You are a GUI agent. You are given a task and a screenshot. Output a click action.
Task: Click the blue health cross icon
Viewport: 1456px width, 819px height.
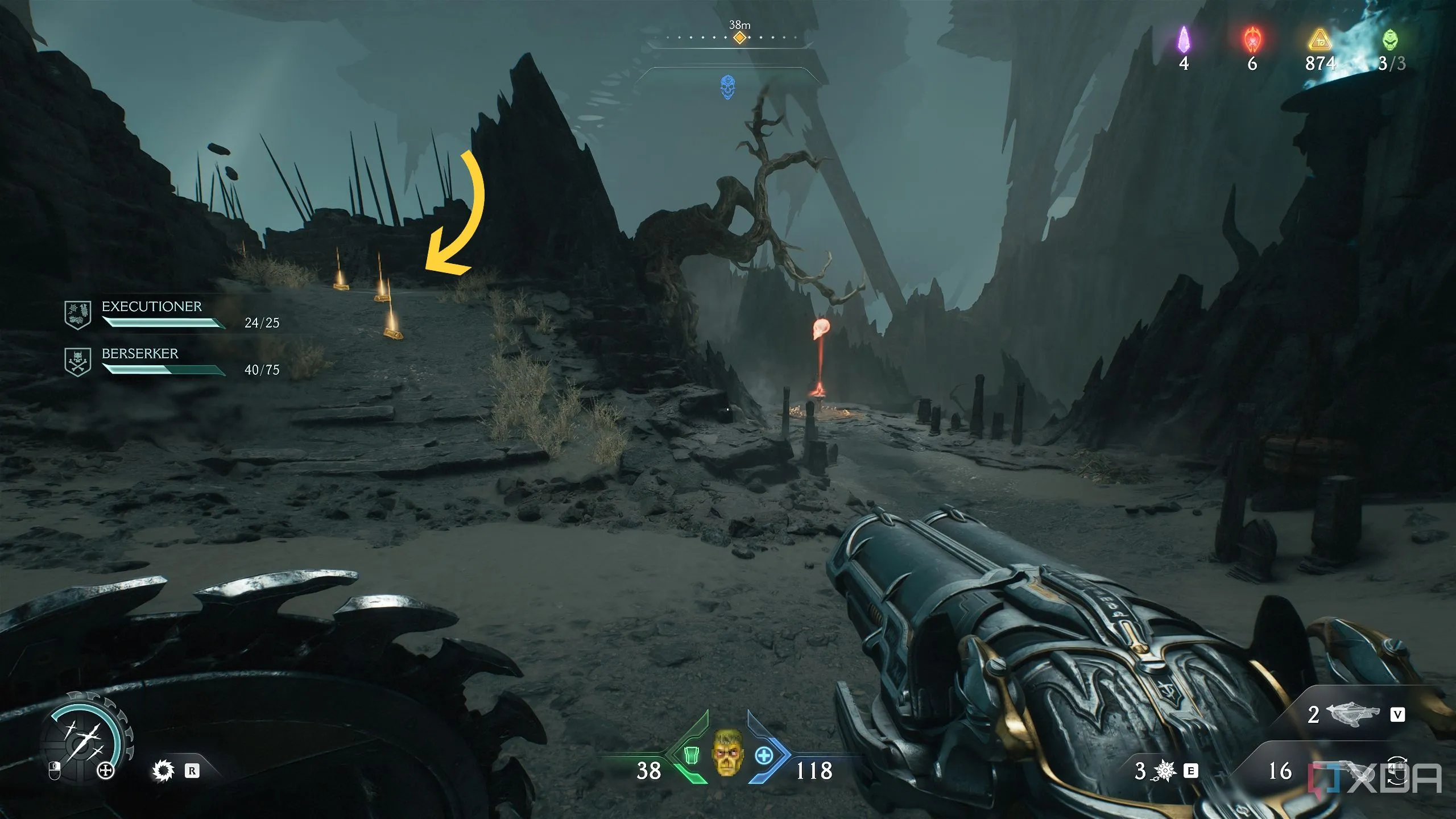pos(763,756)
